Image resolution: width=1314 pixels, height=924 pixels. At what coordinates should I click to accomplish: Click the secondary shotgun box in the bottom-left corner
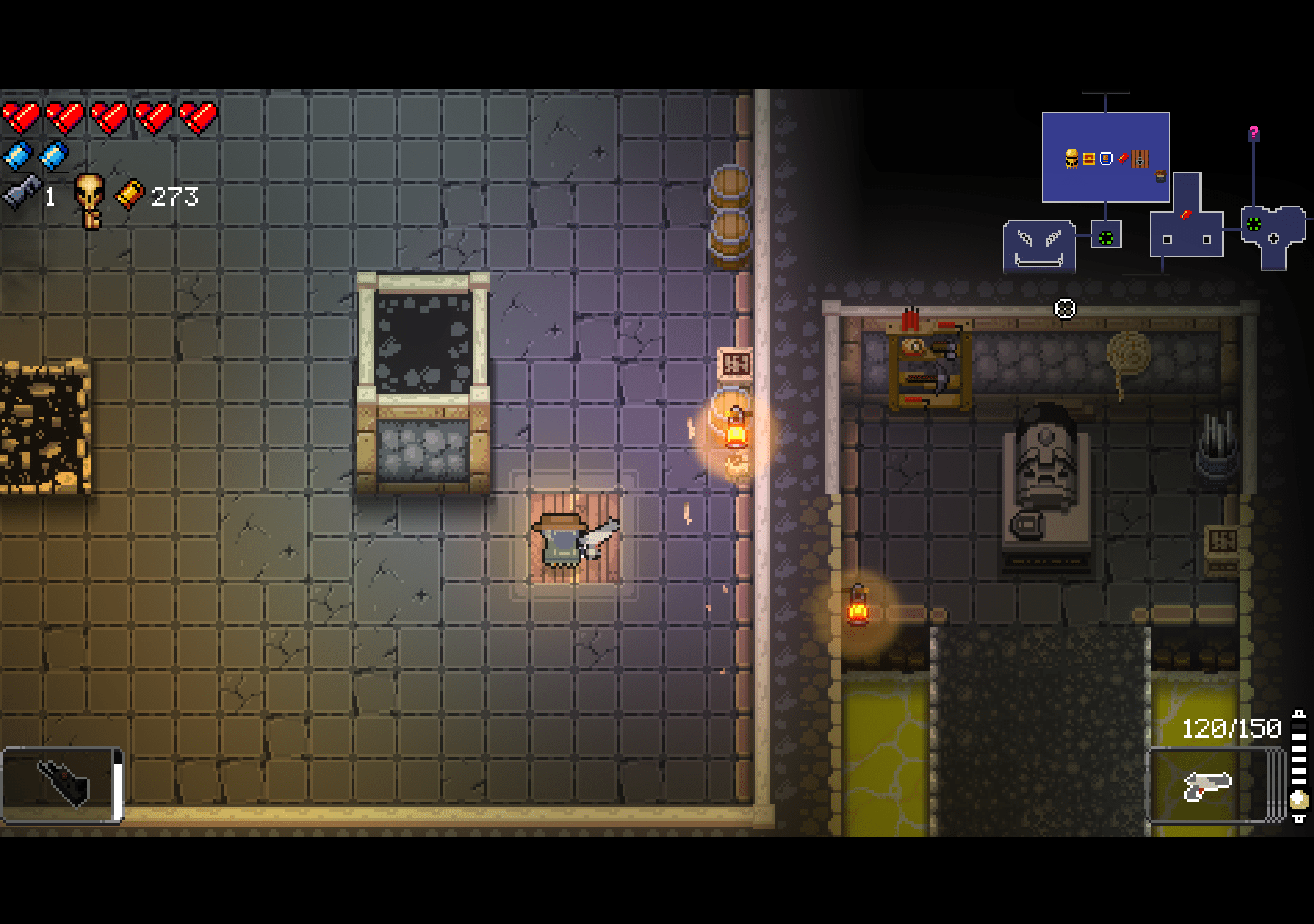click(x=61, y=784)
